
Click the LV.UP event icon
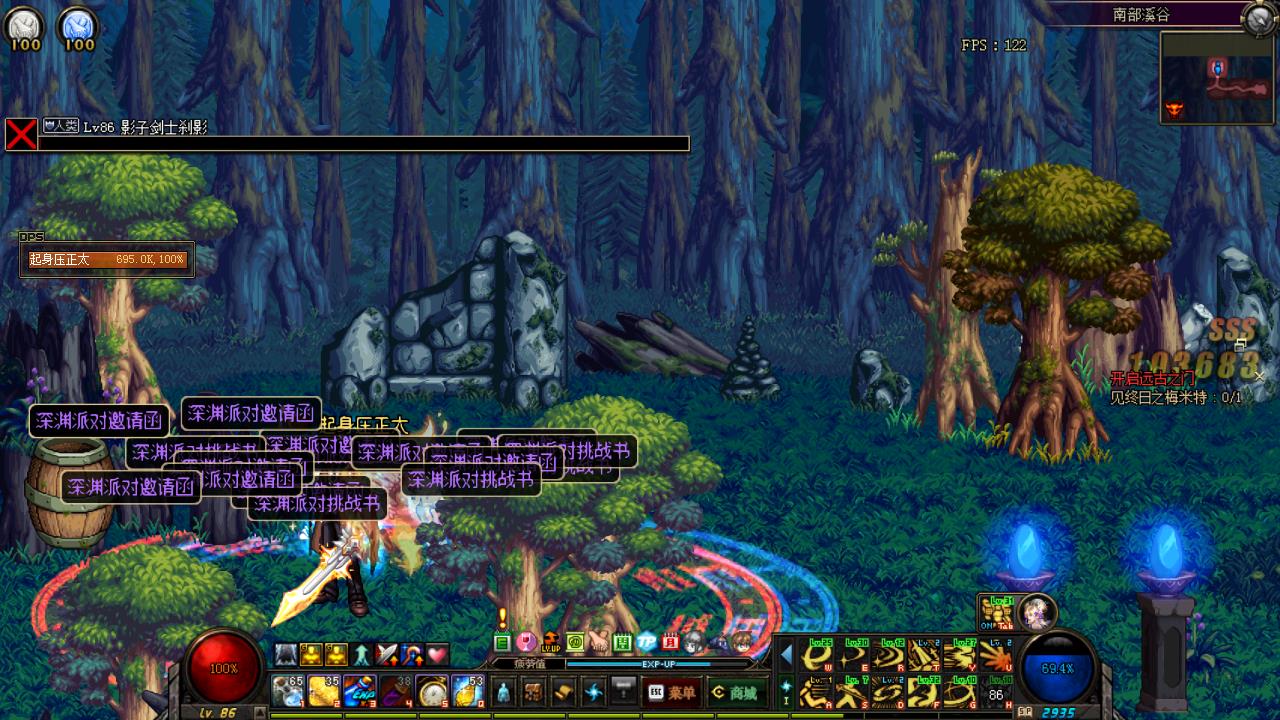pyautogui.click(x=551, y=642)
